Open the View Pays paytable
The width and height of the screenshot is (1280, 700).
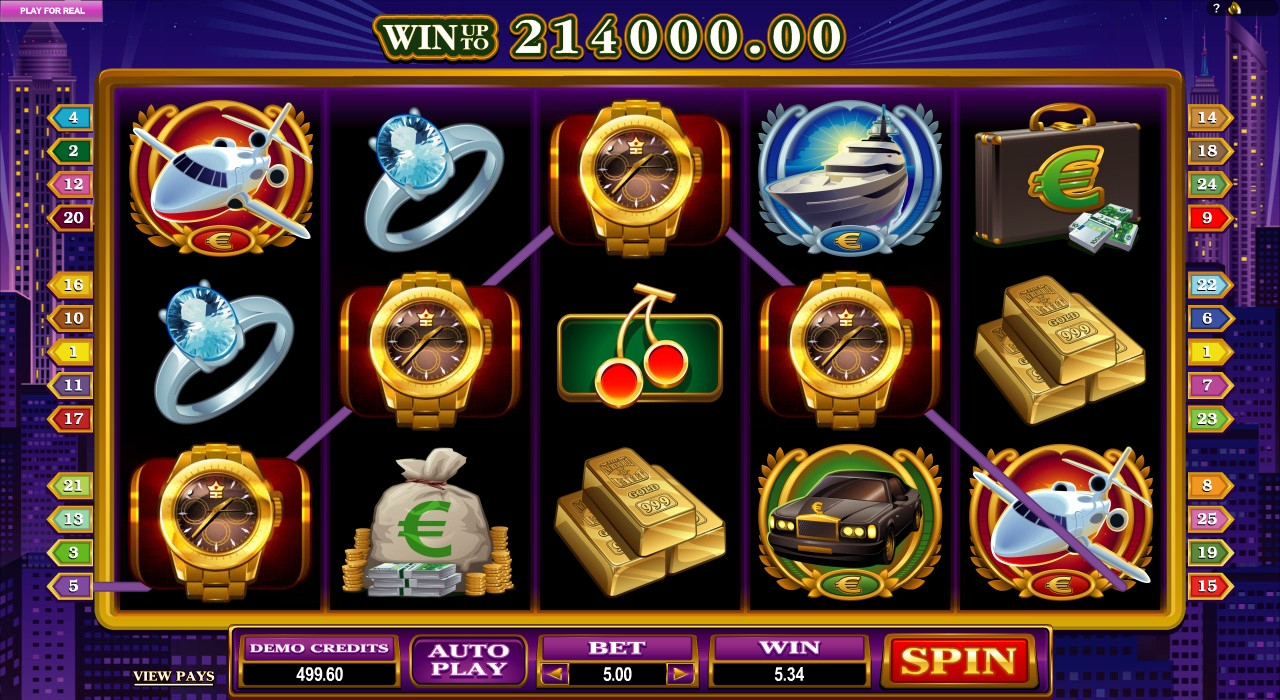[x=174, y=676]
